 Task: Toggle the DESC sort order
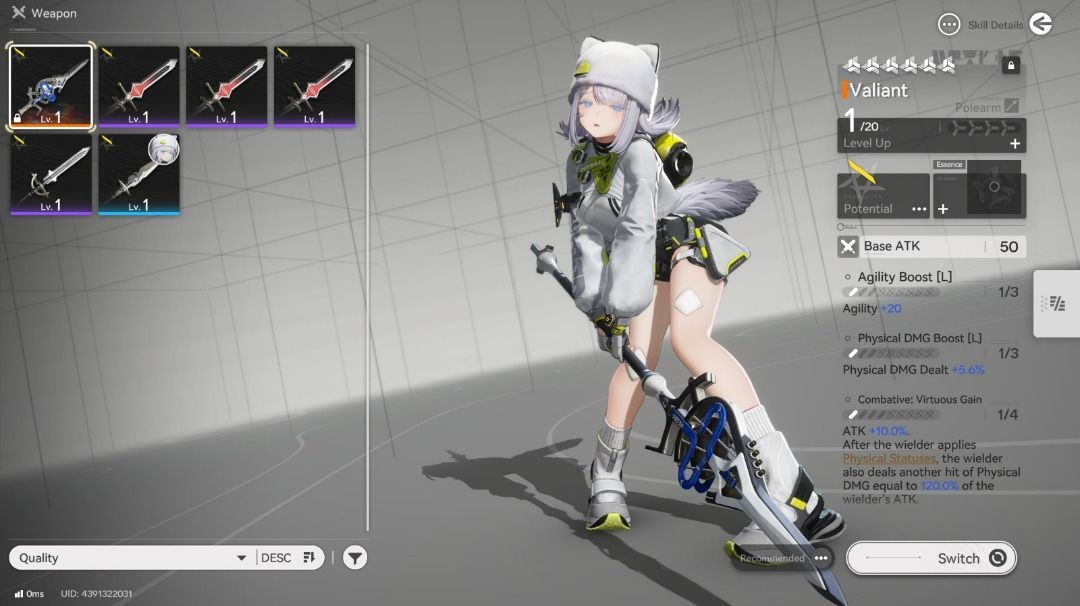pyautogui.click(x=289, y=558)
